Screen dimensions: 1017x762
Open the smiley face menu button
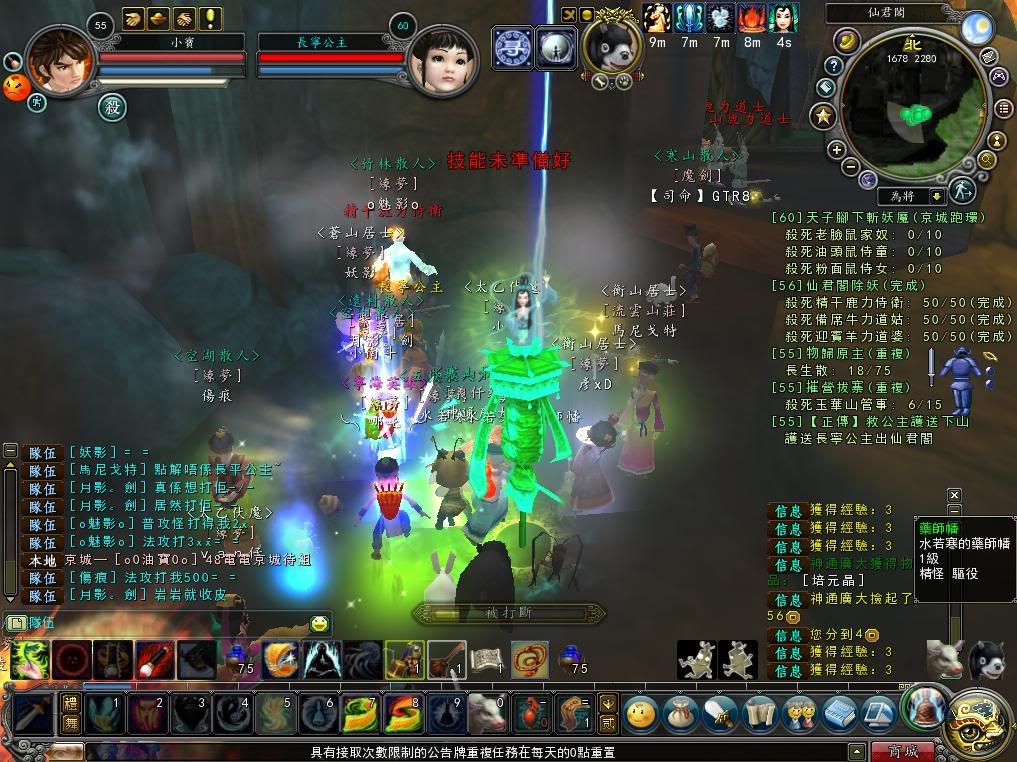(641, 714)
